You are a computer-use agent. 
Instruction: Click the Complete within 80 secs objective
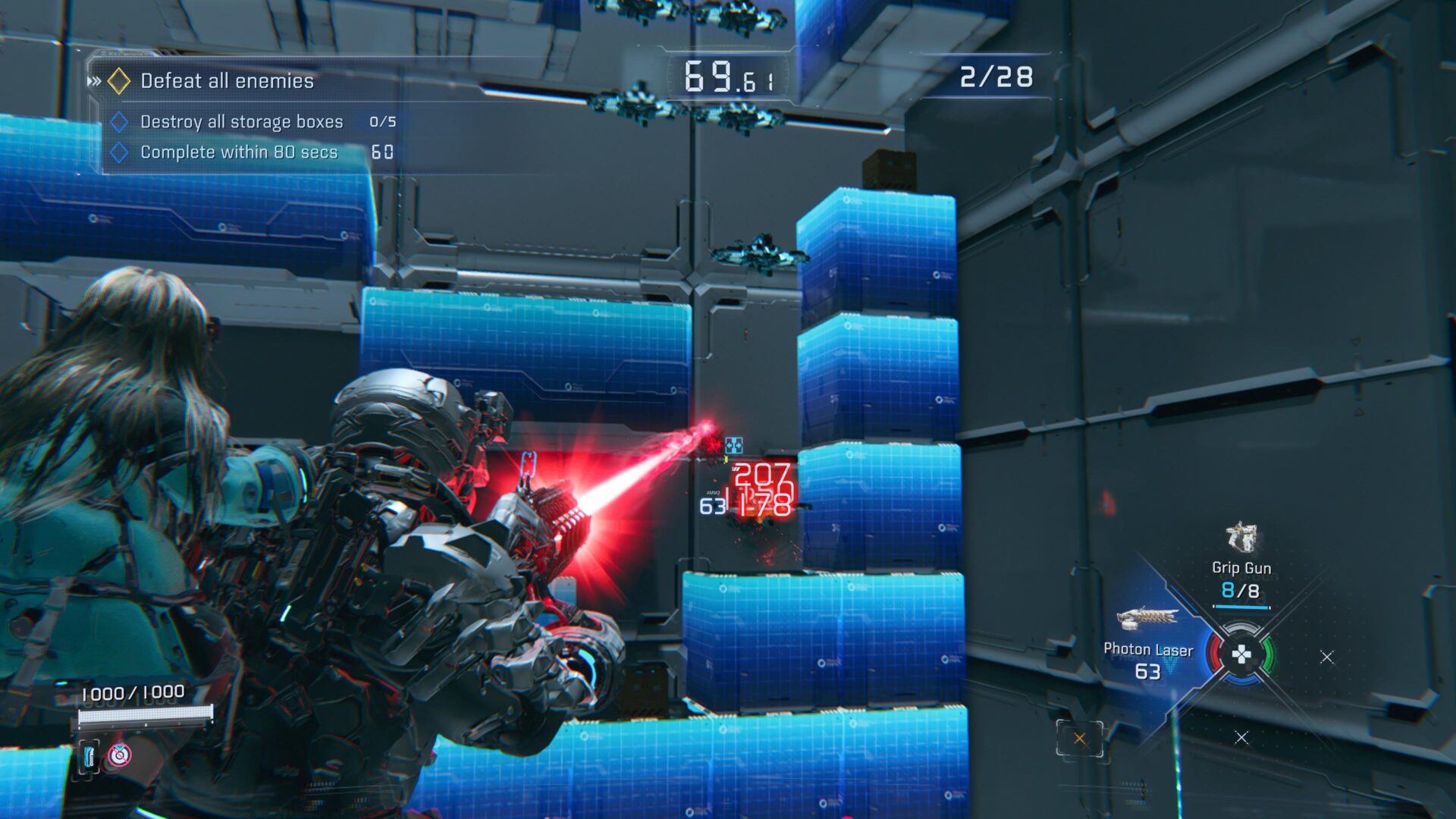tap(238, 152)
